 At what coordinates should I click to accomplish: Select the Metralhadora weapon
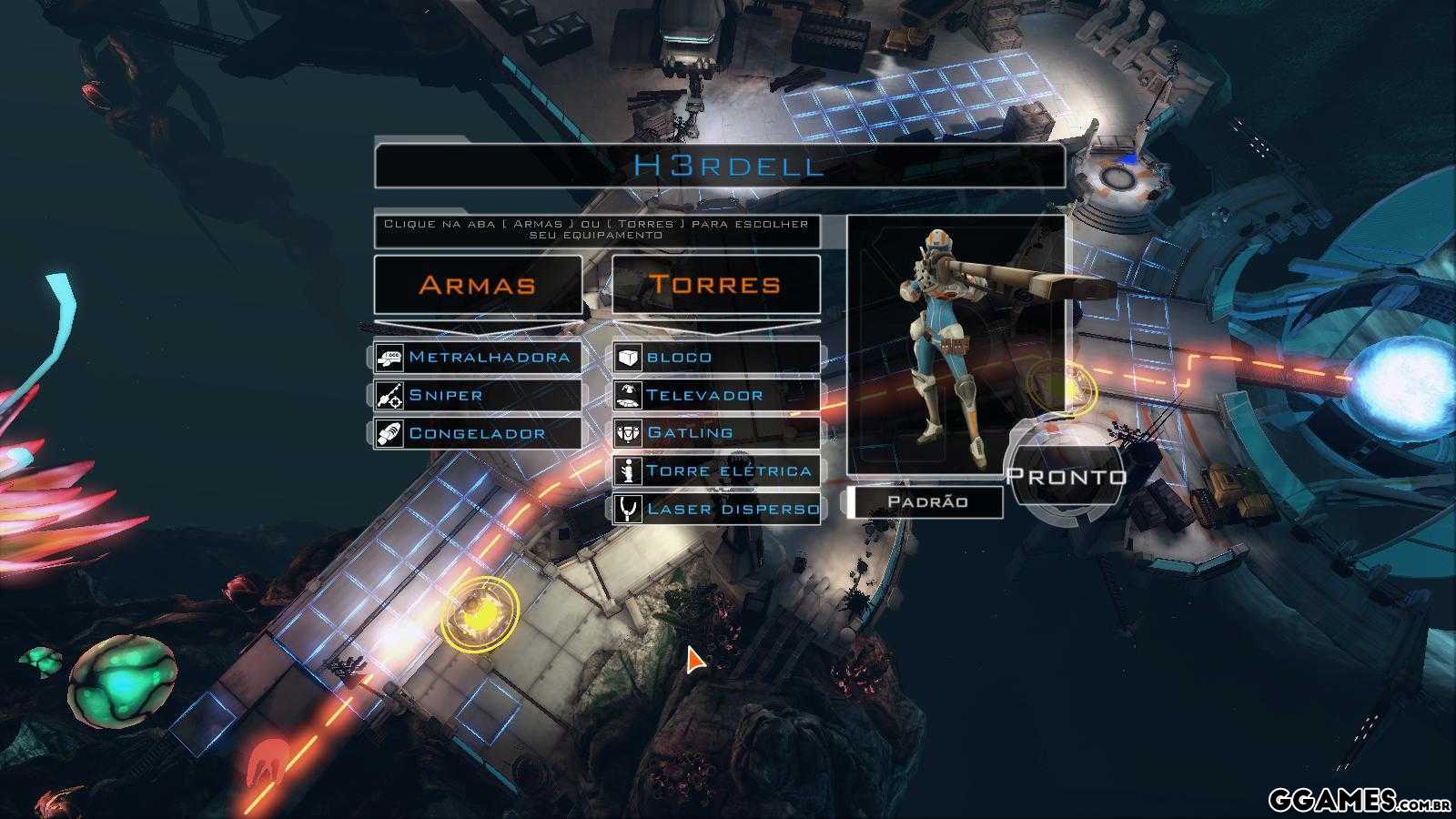[478, 357]
